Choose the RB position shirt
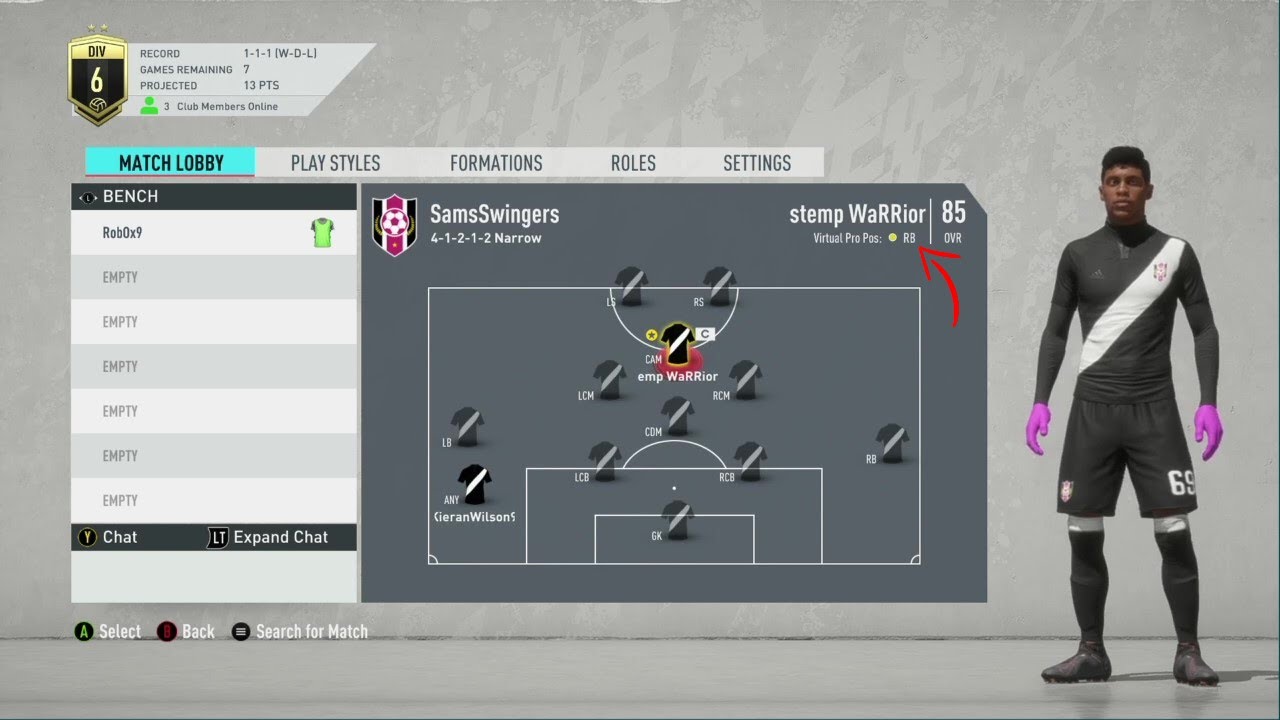Viewport: 1280px width, 720px height. 891,443
